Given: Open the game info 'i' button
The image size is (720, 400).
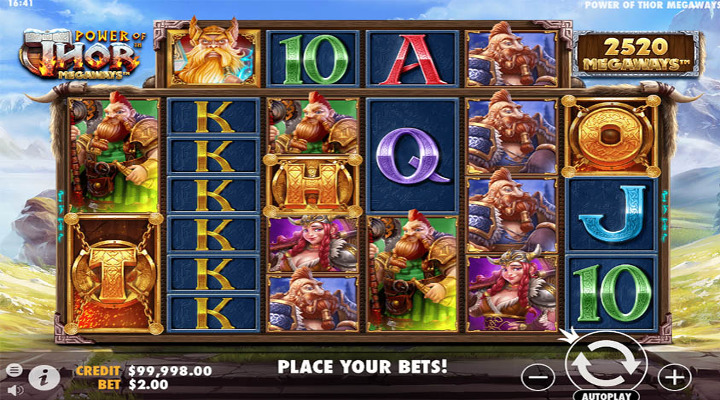Looking at the screenshot, I should [x=42, y=377].
